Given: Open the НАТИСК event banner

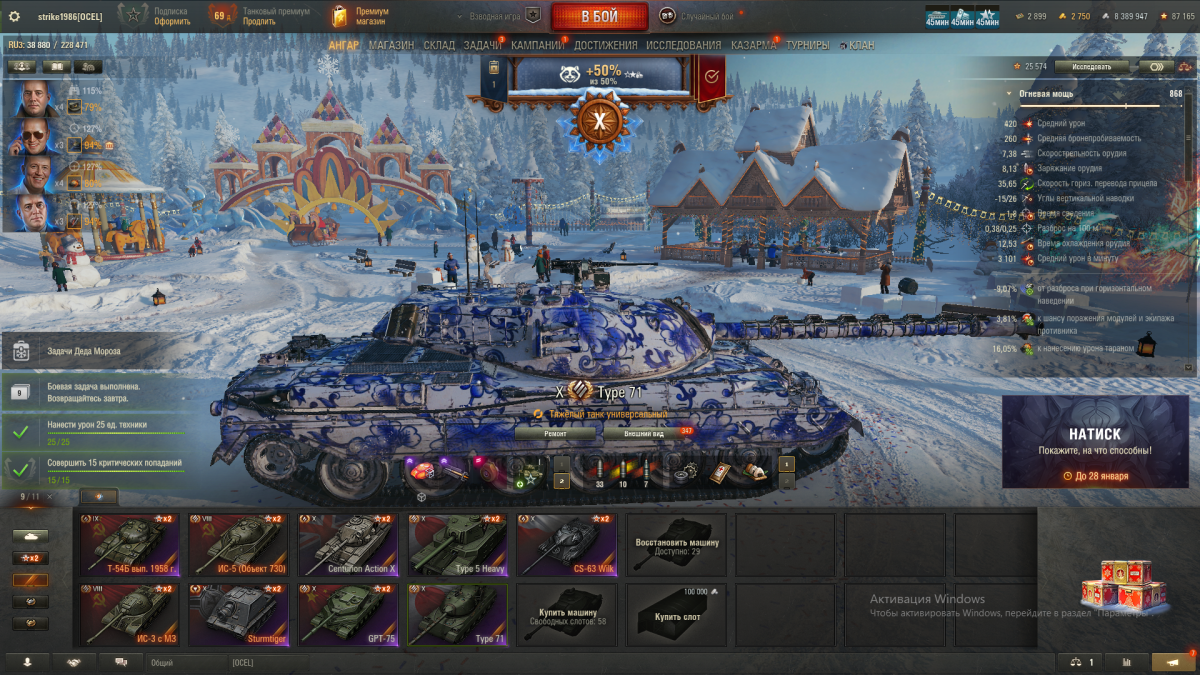Looking at the screenshot, I should click(1095, 441).
